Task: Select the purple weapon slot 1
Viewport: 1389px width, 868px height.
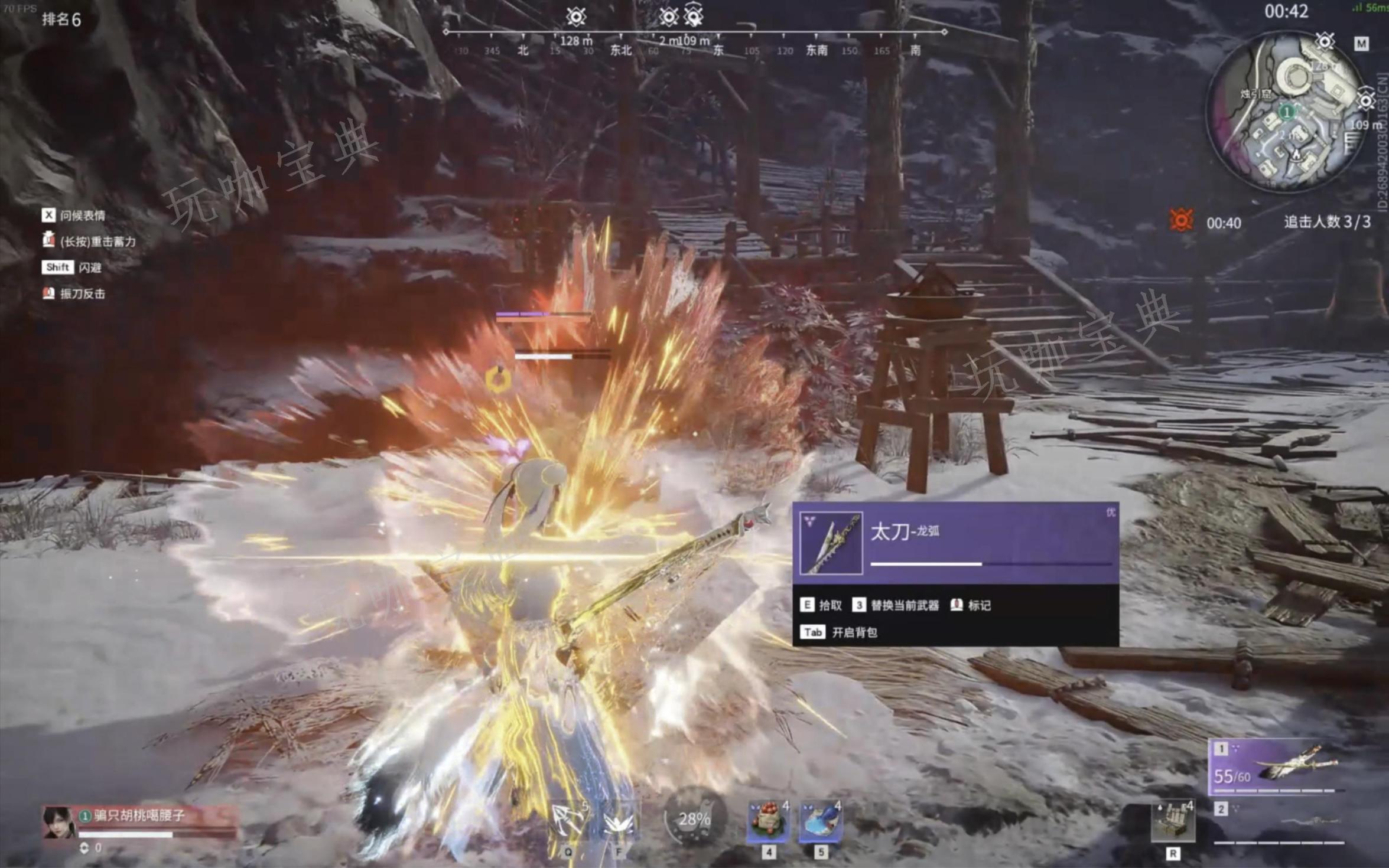Action: coord(1276,766)
